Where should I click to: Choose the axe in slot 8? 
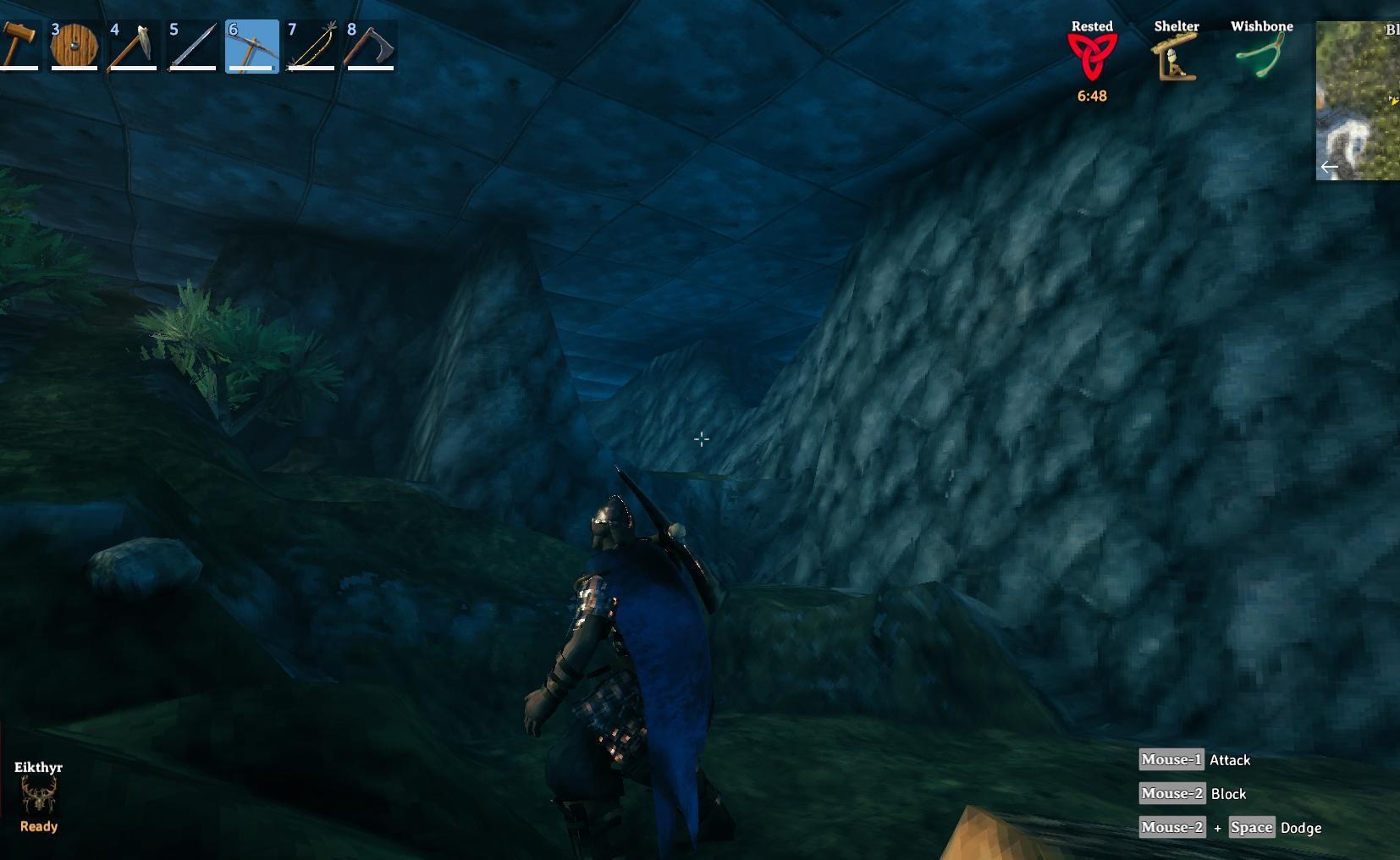click(x=371, y=46)
